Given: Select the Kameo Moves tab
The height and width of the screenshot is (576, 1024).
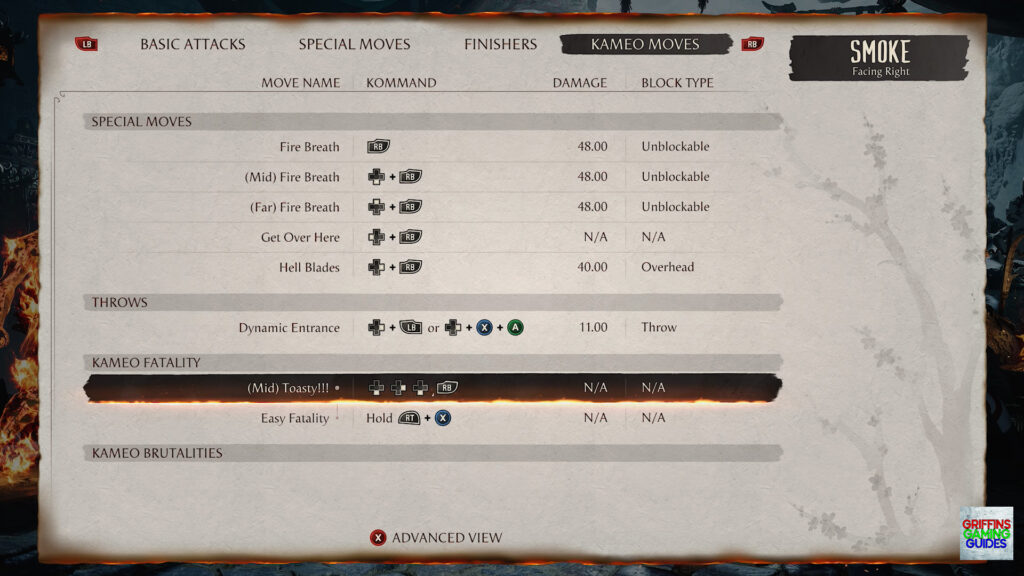Looking at the screenshot, I should click(x=645, y=44).
